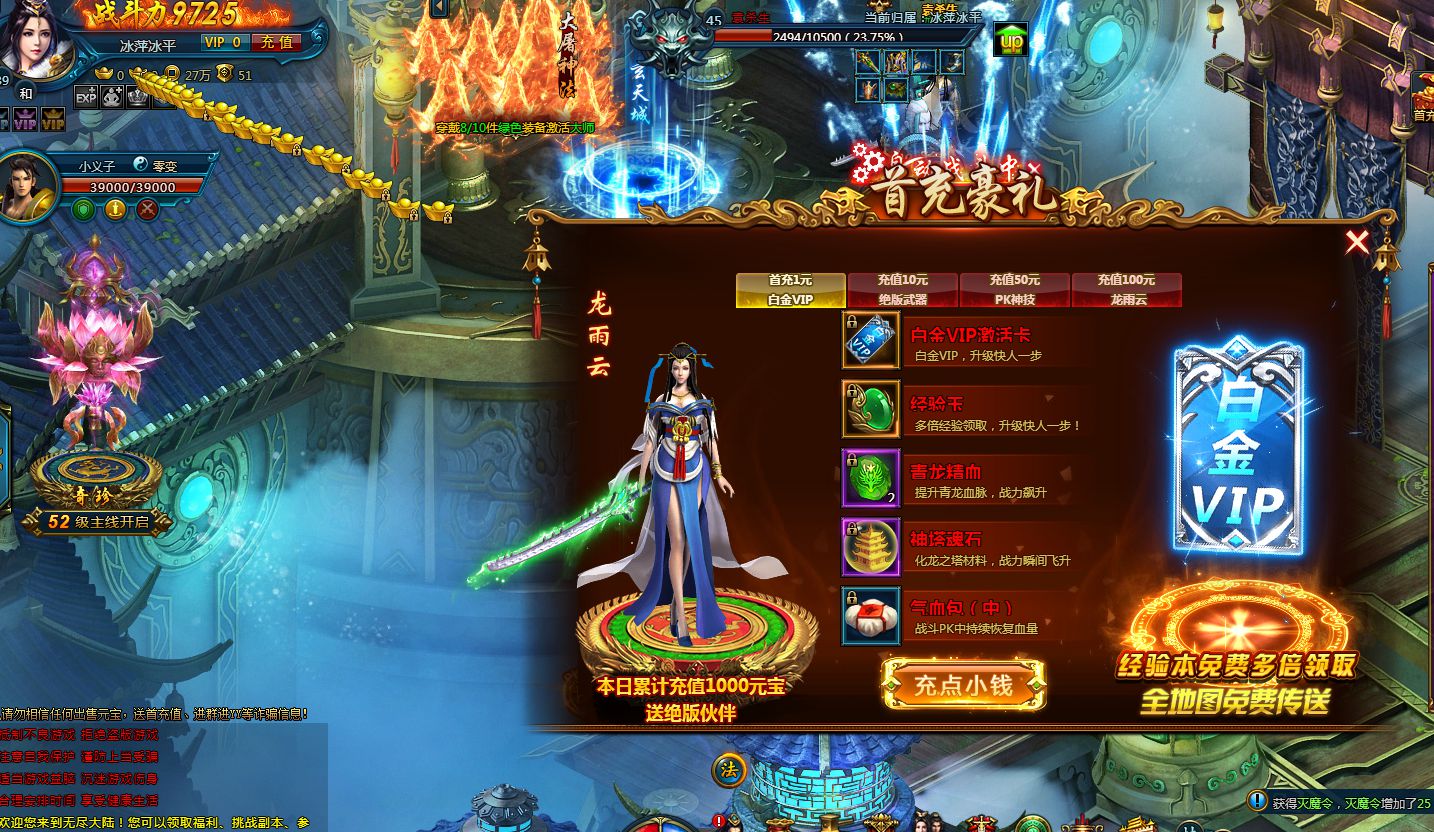Select the 小义子 companion portrait
This screenshot has width=1434, height=832.
pyautogui.click(x=28, y=186)
